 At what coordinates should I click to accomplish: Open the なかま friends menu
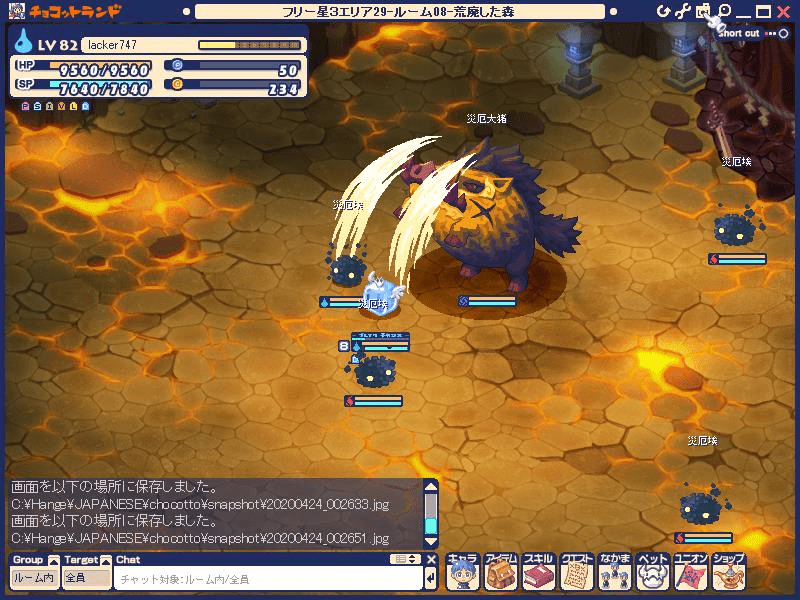616,572
